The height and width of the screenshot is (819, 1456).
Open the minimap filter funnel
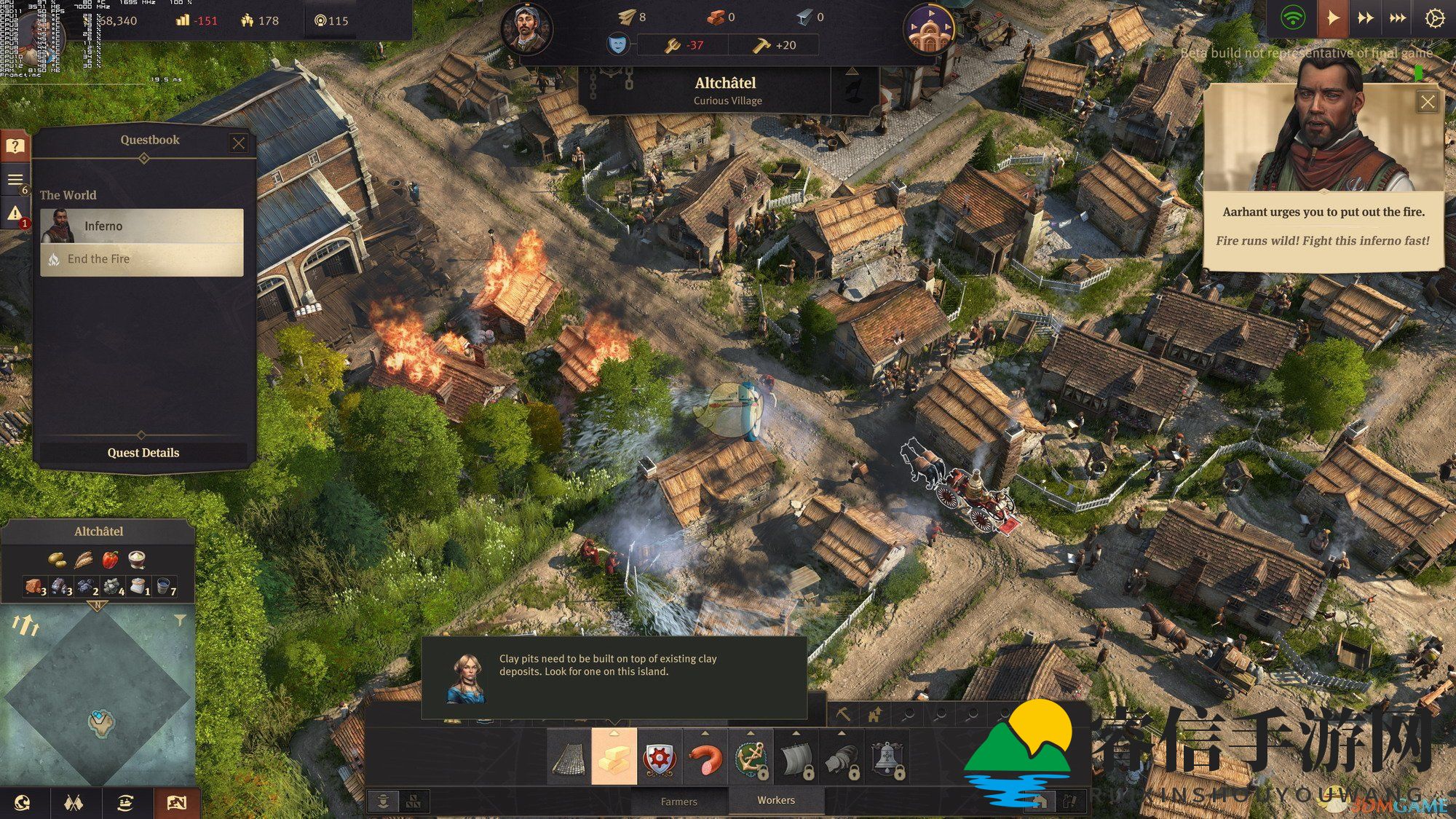click(179, 620)
